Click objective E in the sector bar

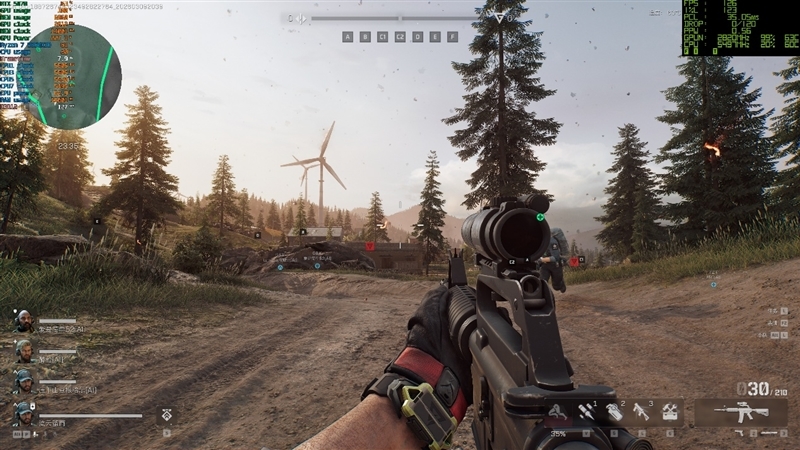click(434, 37)
